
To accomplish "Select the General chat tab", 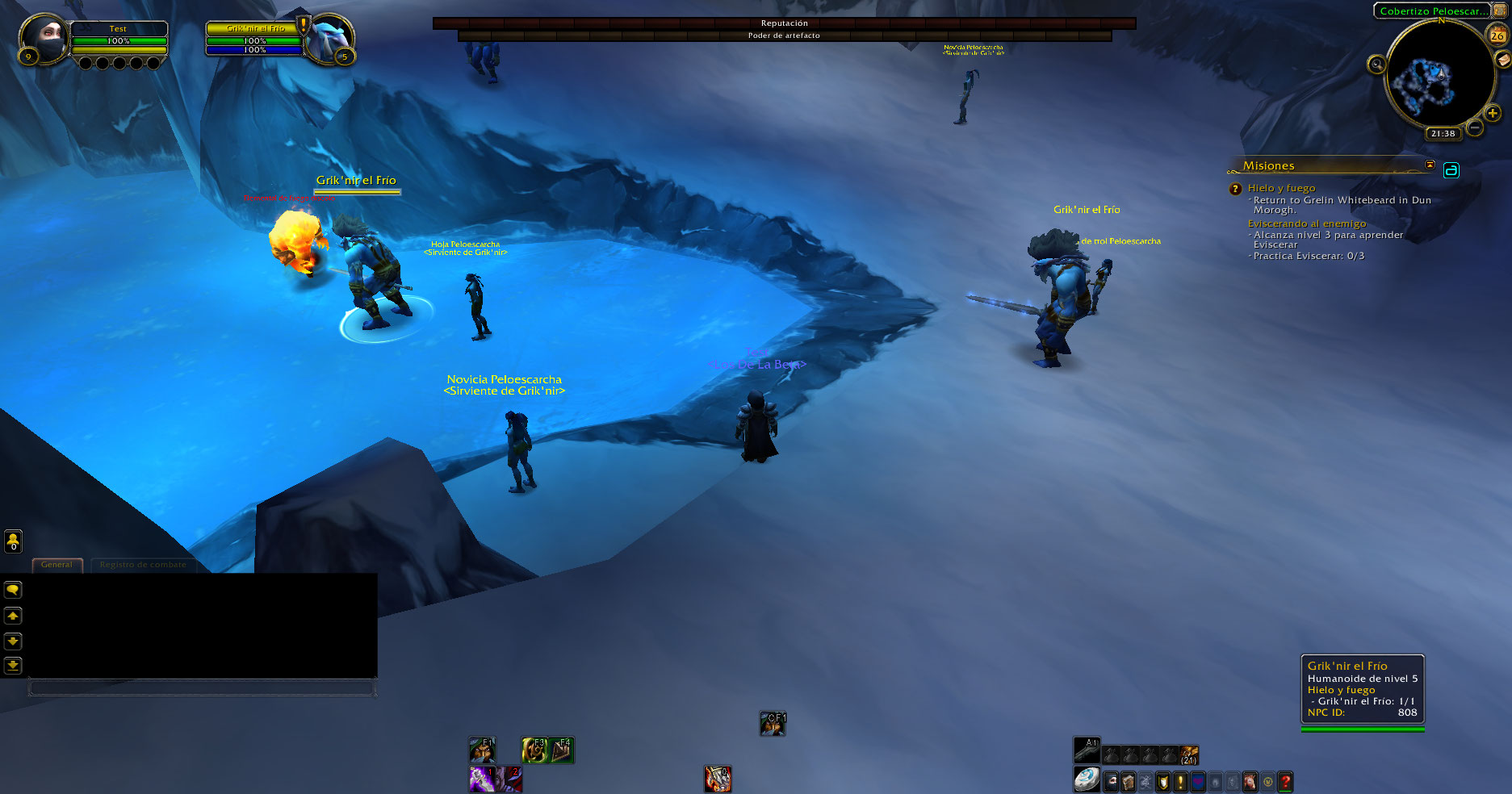I will (x=57, y=565).
